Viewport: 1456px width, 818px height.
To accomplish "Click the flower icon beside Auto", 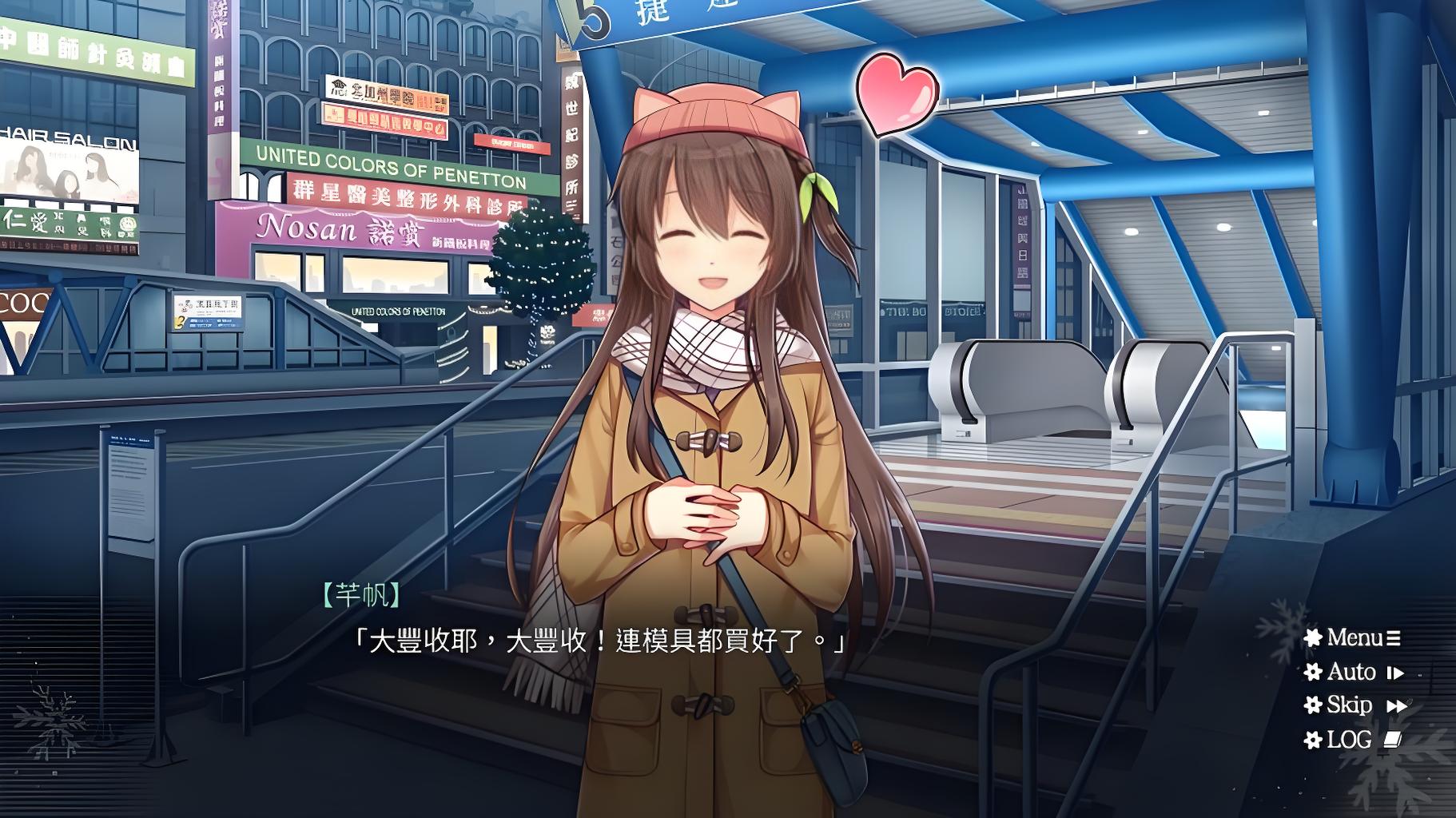I will click(x=1315, y=673).
